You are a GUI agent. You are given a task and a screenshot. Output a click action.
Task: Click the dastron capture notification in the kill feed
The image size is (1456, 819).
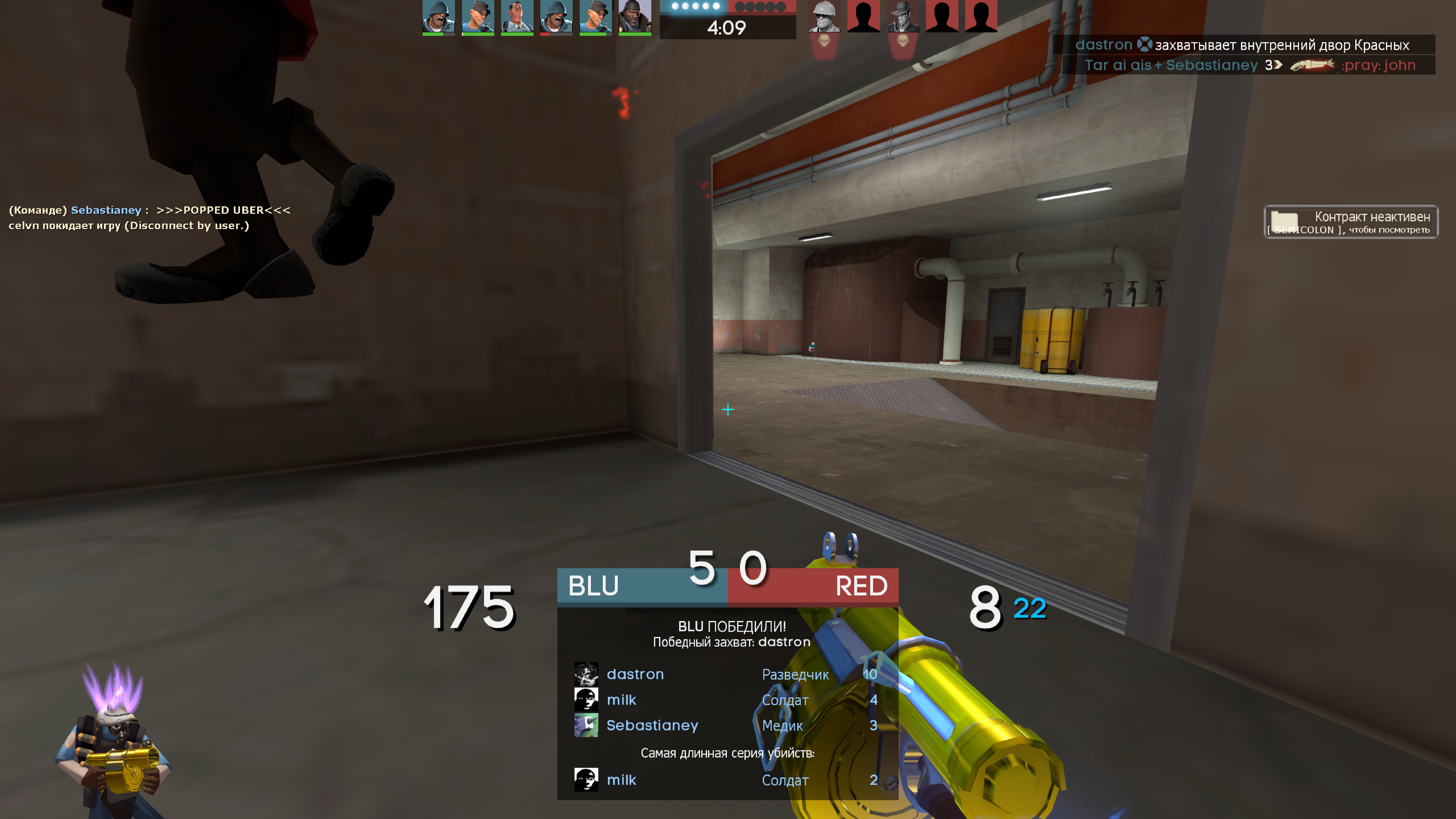click(1242, 45)
